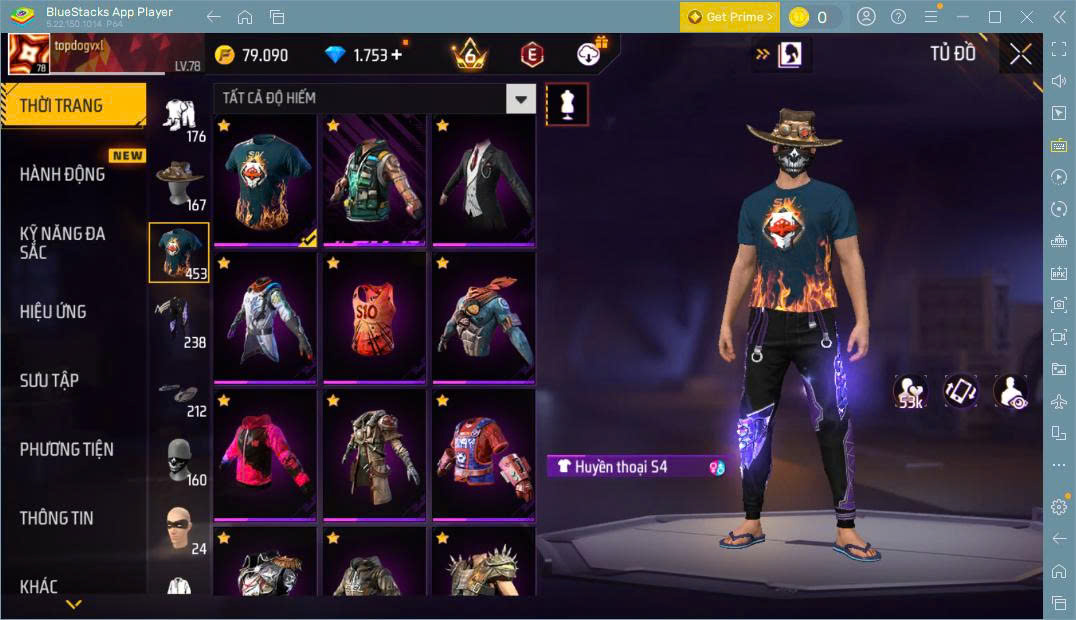Choose the skull mask category
This screenshot has width=1076, height=620.
coord(180,456)
